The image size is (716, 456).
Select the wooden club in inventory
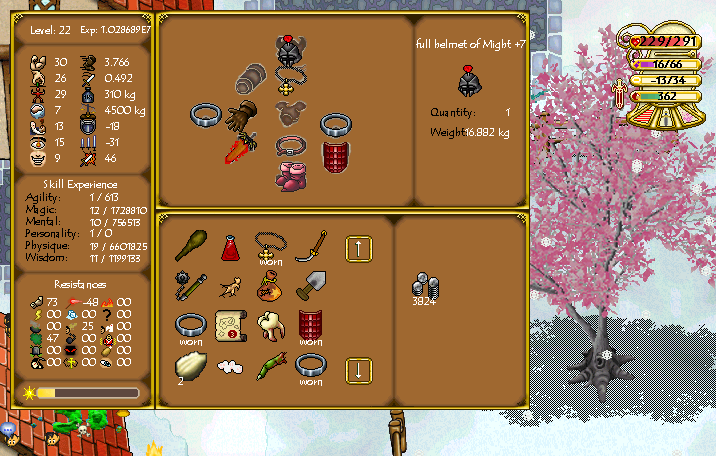coord(190,246)
